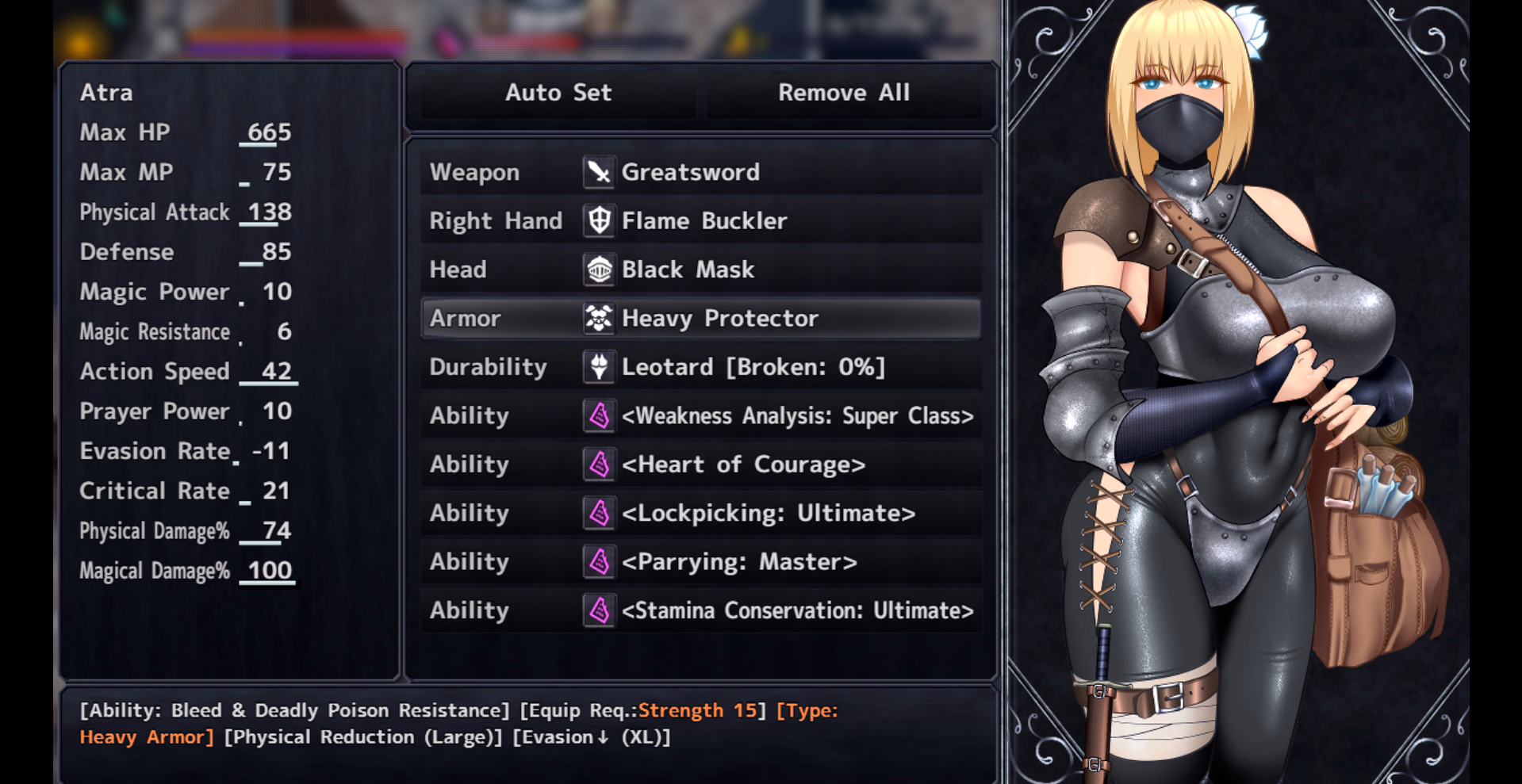Screen dimensions: 1522x784
Task: Select the Black Mask head slot
Action: [x=700, y=270]
